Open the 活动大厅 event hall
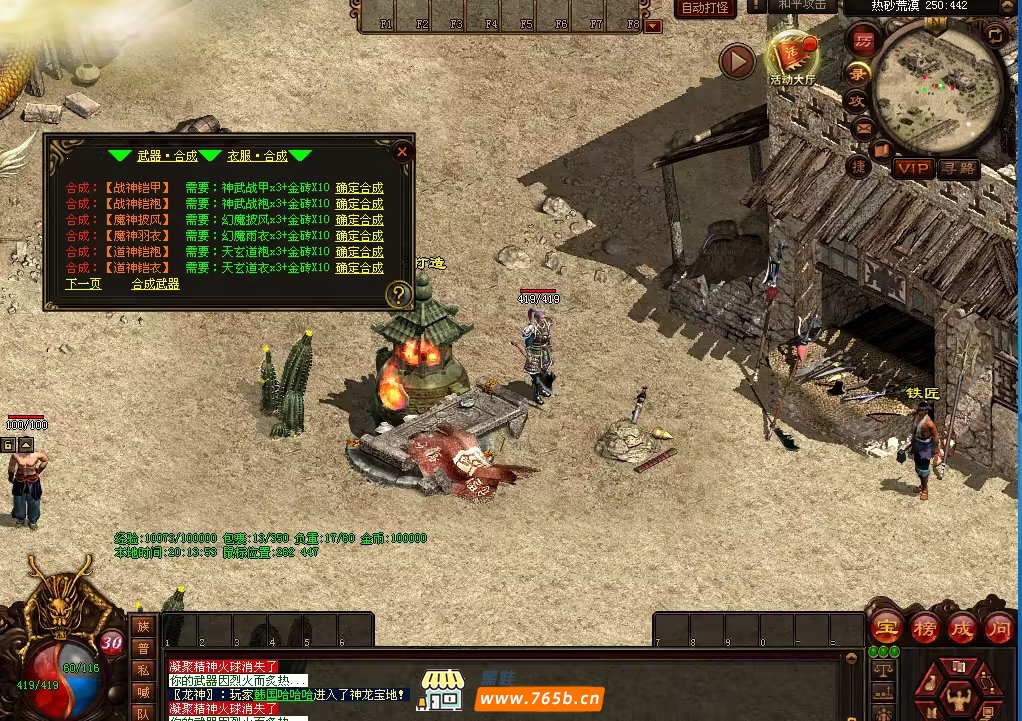This screenshot has width=1022, height=721. (x=792, y=58)
